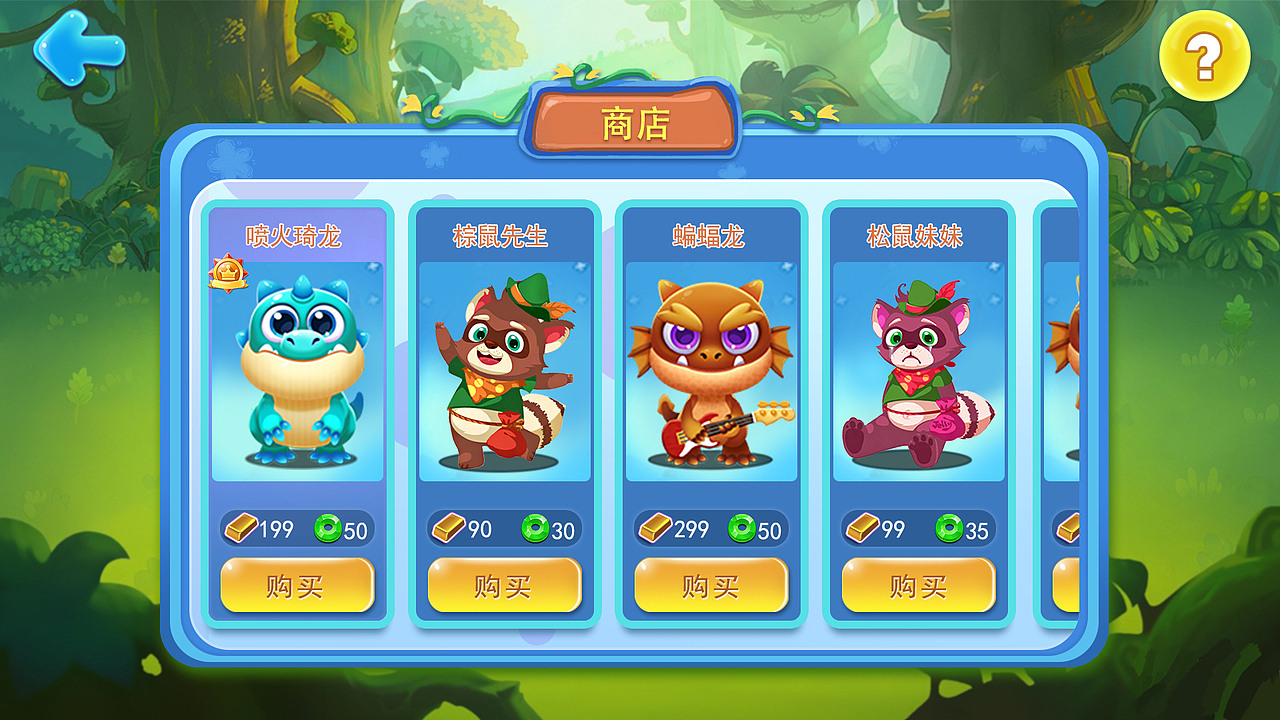
Task: Click the 松鼠妹妹 character portrait
Action: click(x=915, y=375)
